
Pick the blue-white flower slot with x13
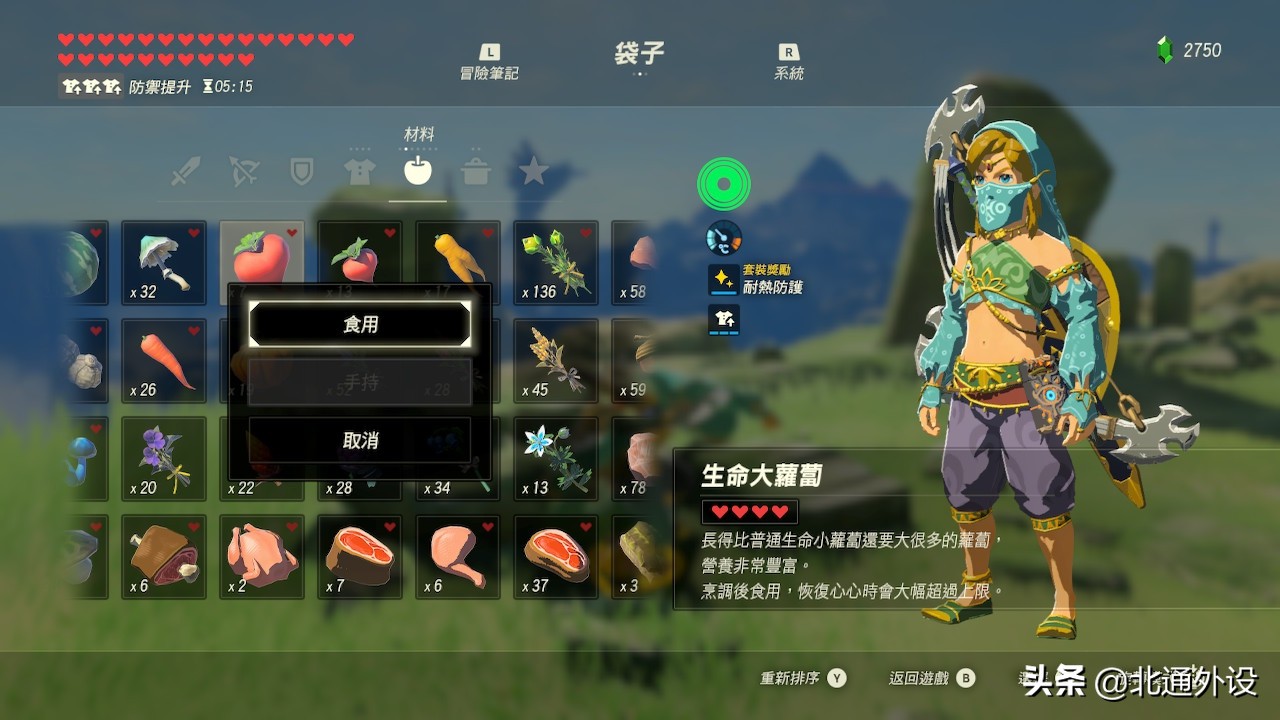click(556, 459)
